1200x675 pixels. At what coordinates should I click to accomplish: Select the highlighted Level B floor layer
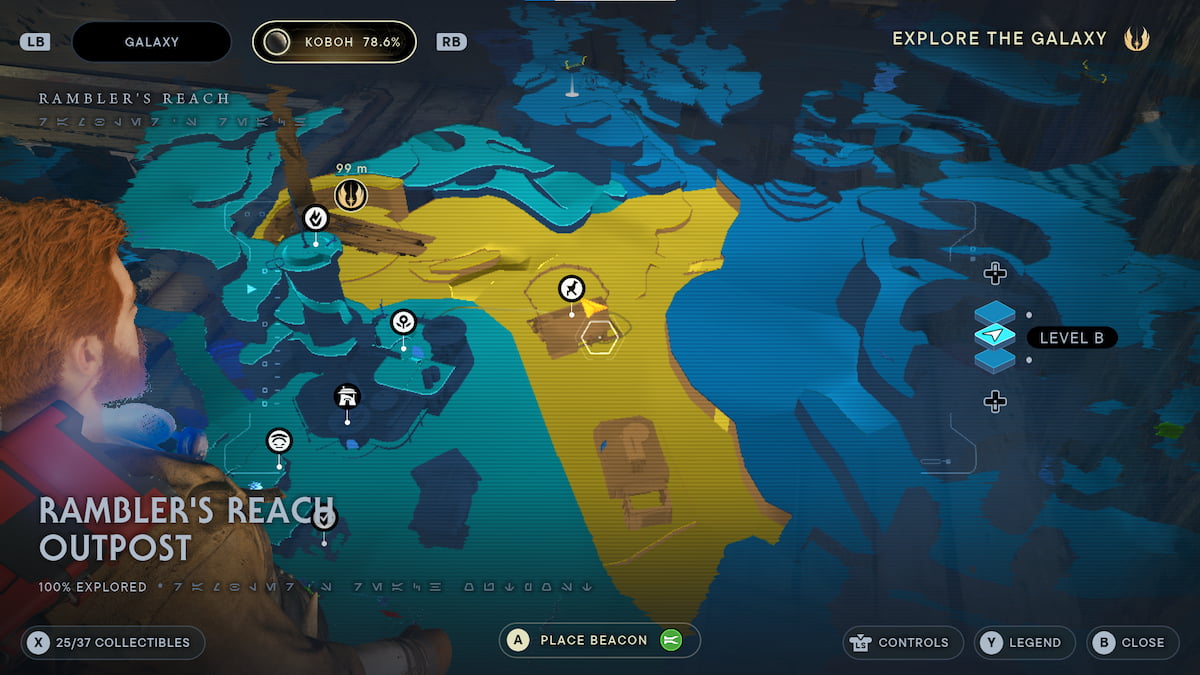[x=995, y=337]
